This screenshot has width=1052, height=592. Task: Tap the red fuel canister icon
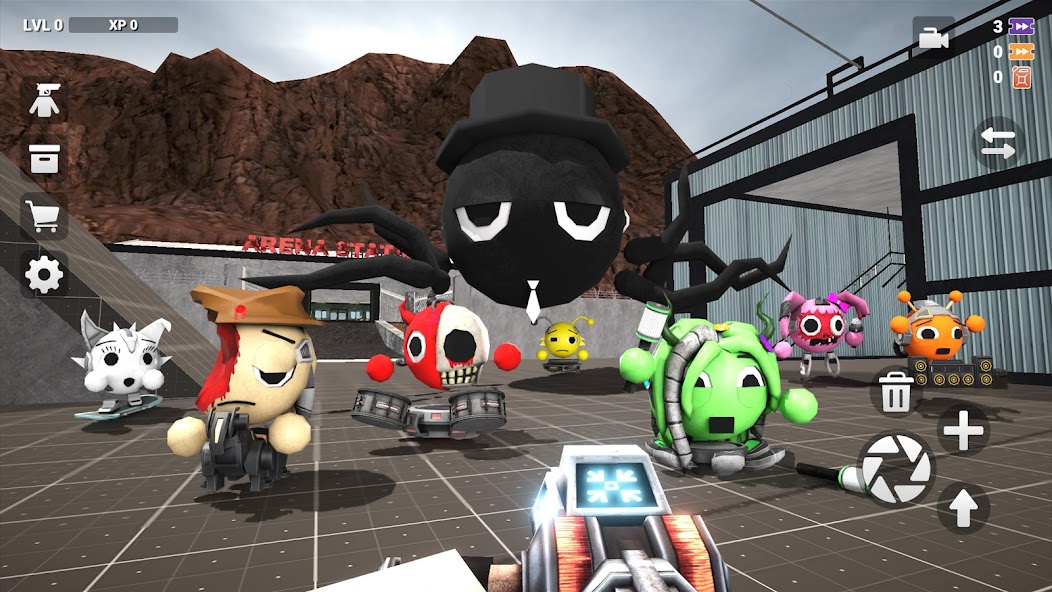coord(1021,77)
